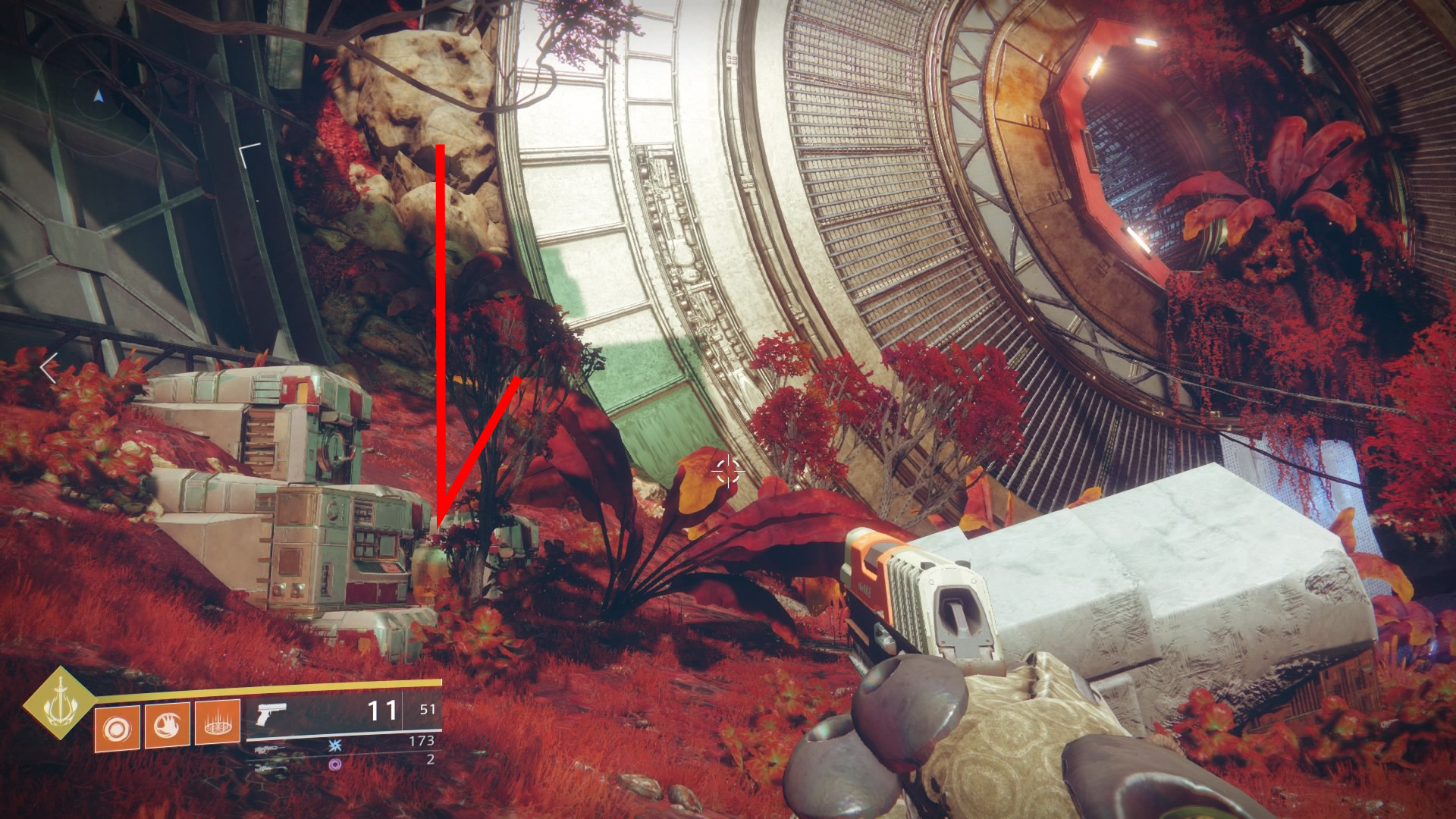Activate the rift circle class ability icon
Screen dimensions: 1456x819
[x=218, y=723]
